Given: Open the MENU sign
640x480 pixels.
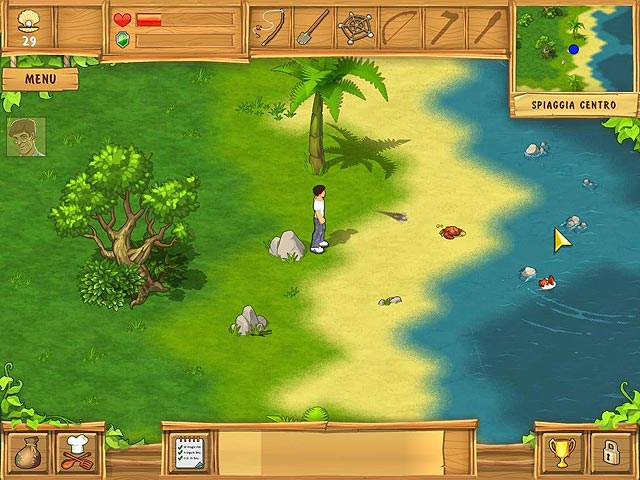Looking at the screenshot, I should (x=40, y=78).
